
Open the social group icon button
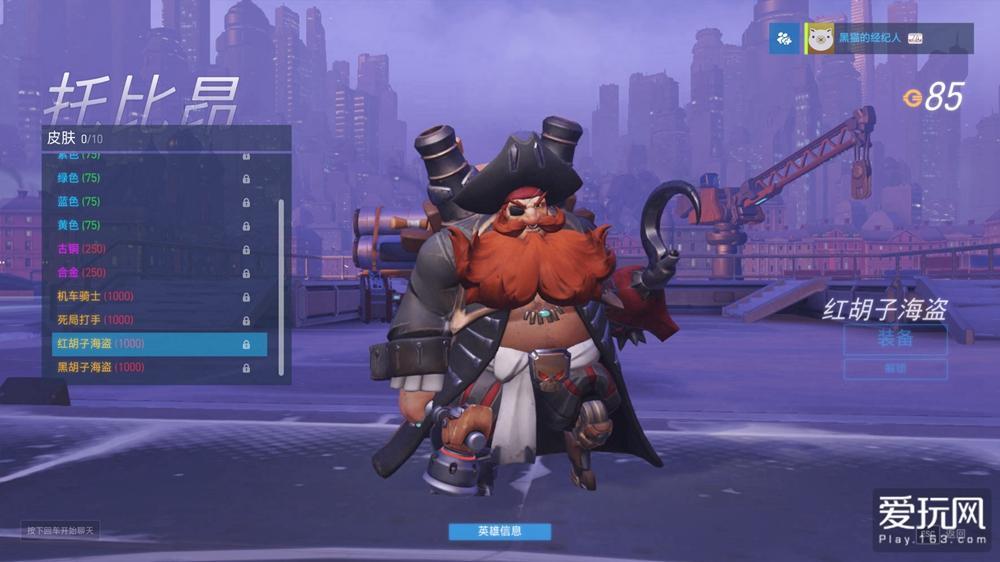(x=784, y=39)
